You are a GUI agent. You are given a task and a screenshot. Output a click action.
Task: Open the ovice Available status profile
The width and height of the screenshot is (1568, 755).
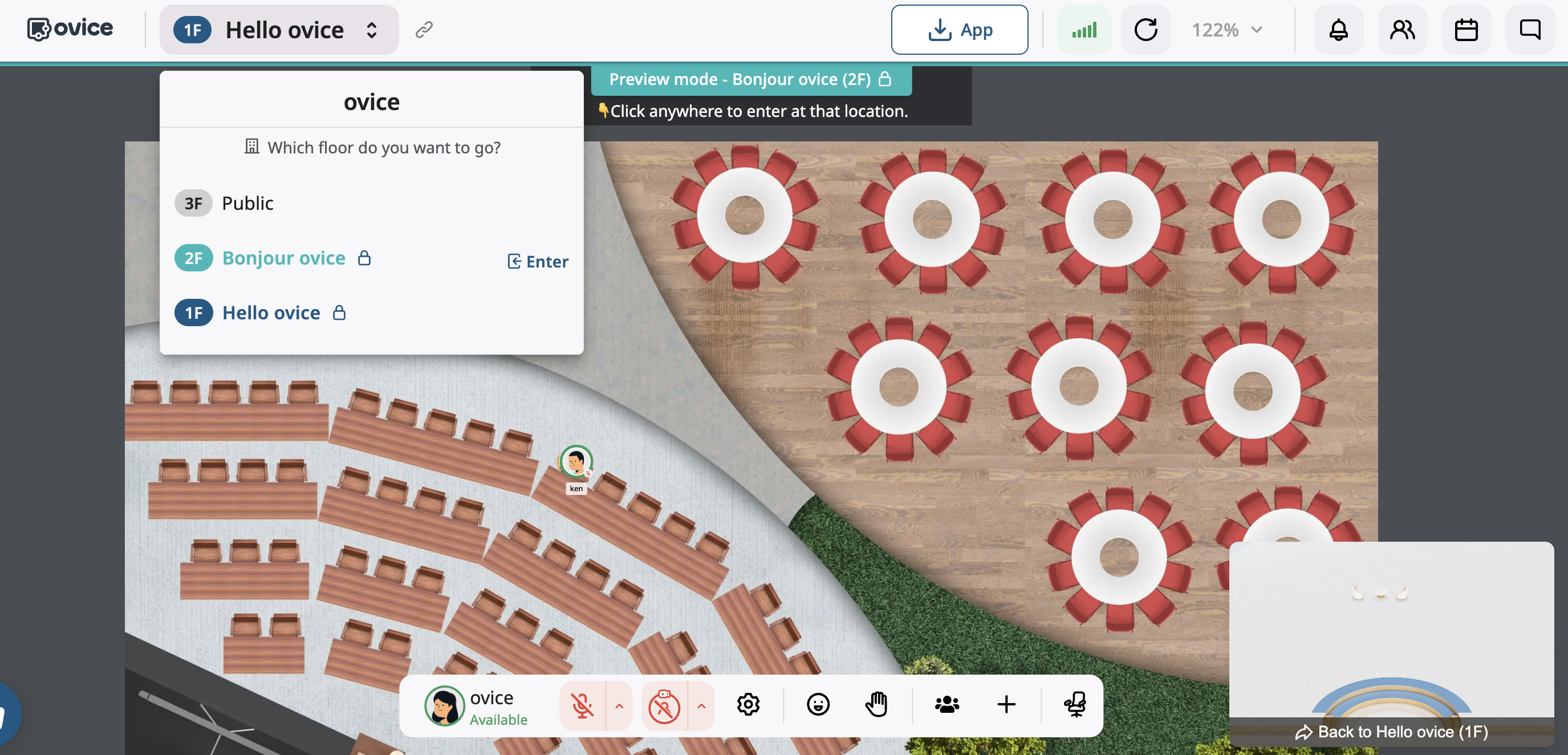tap(477, 706)
